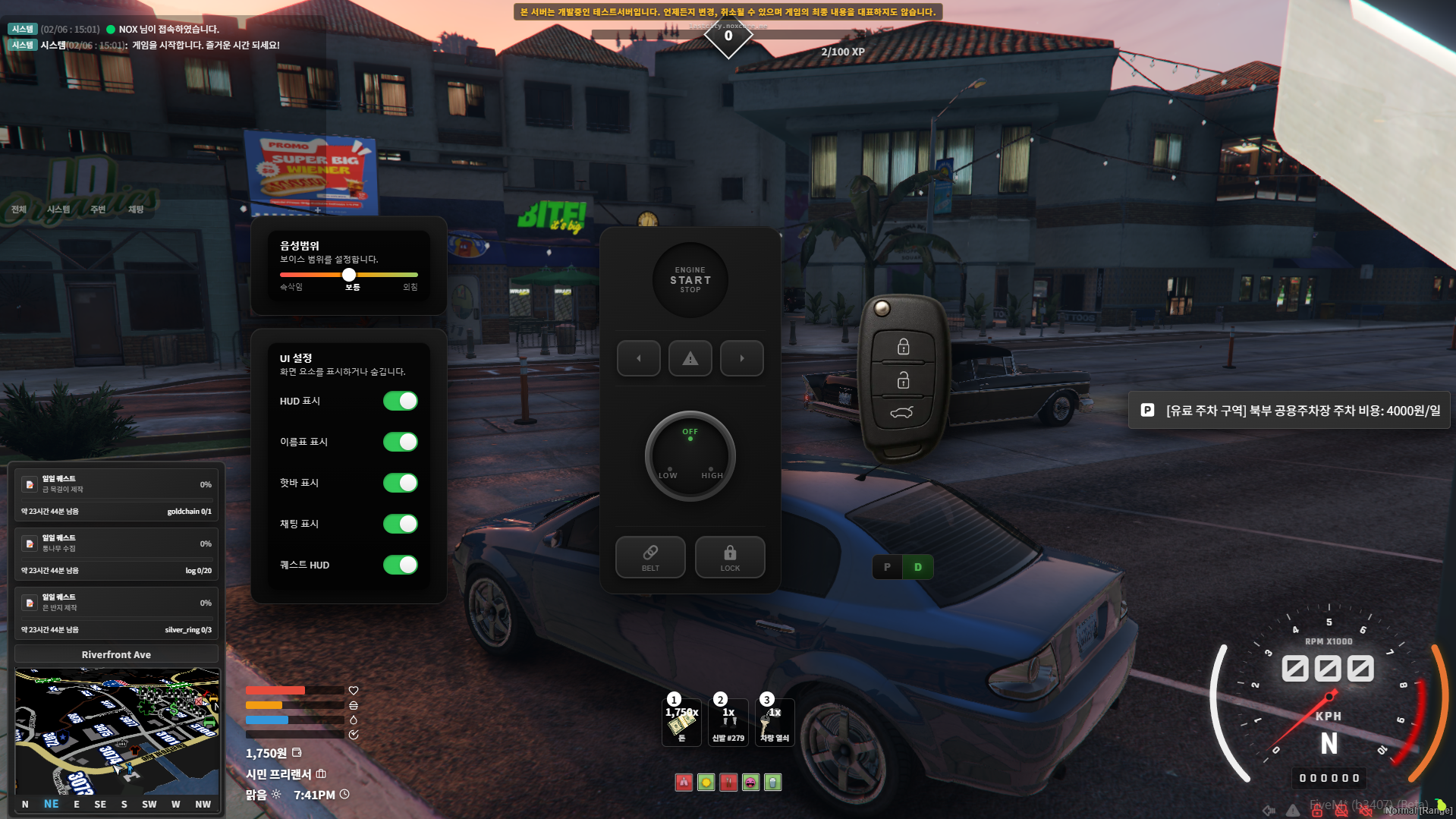
Task: Switch to the 시스템 chat tab
Action: click(x=58, y=209)
